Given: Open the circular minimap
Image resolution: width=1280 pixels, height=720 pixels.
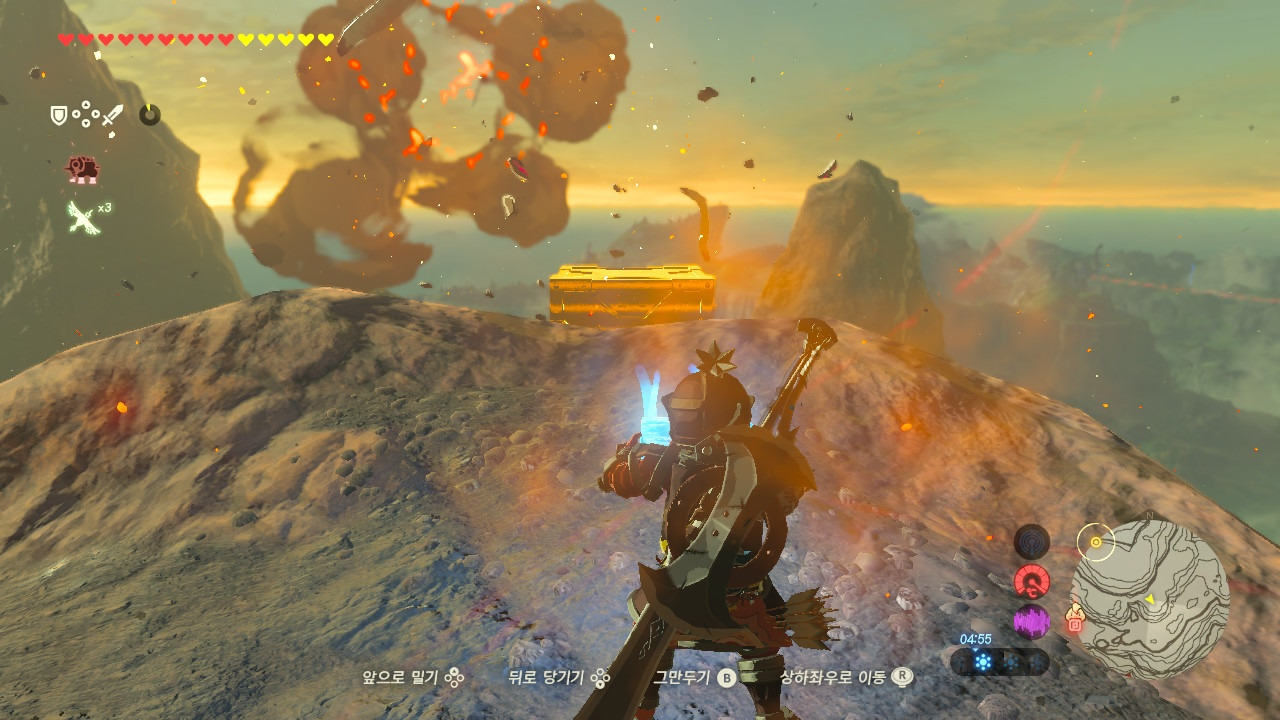Looking at the screenshot, I should pos(1150,599).
